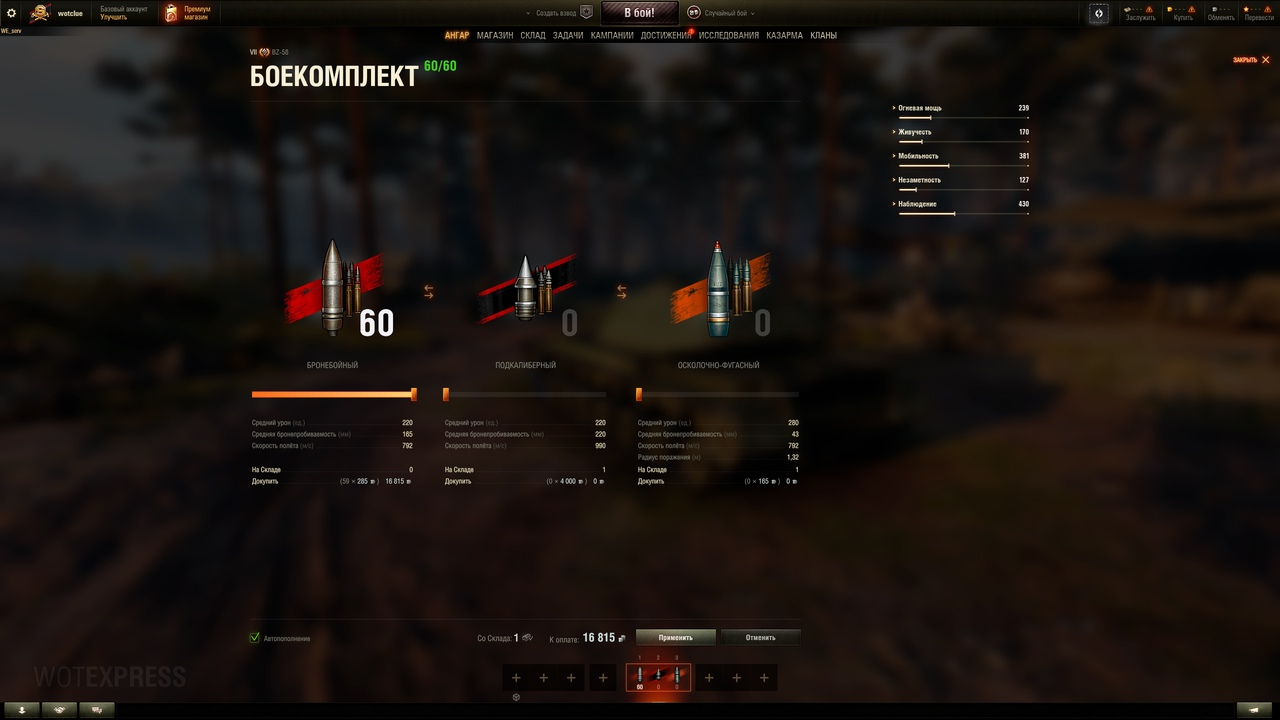Viewport: 1280px width, 720px height.
Task: Open the ИССЛЕДОВАНИЯ tab
Action: [x=729, y=35]
